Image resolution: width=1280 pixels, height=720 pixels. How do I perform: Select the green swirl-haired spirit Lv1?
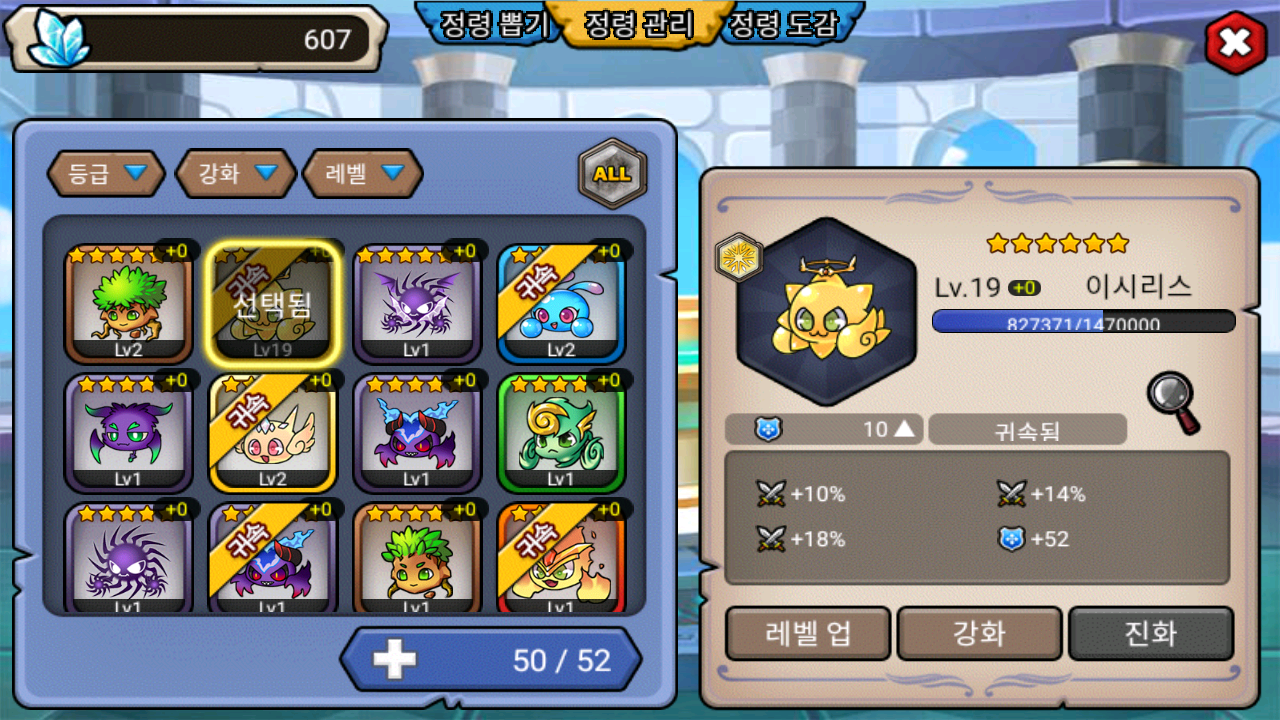[x=561, y=434]
